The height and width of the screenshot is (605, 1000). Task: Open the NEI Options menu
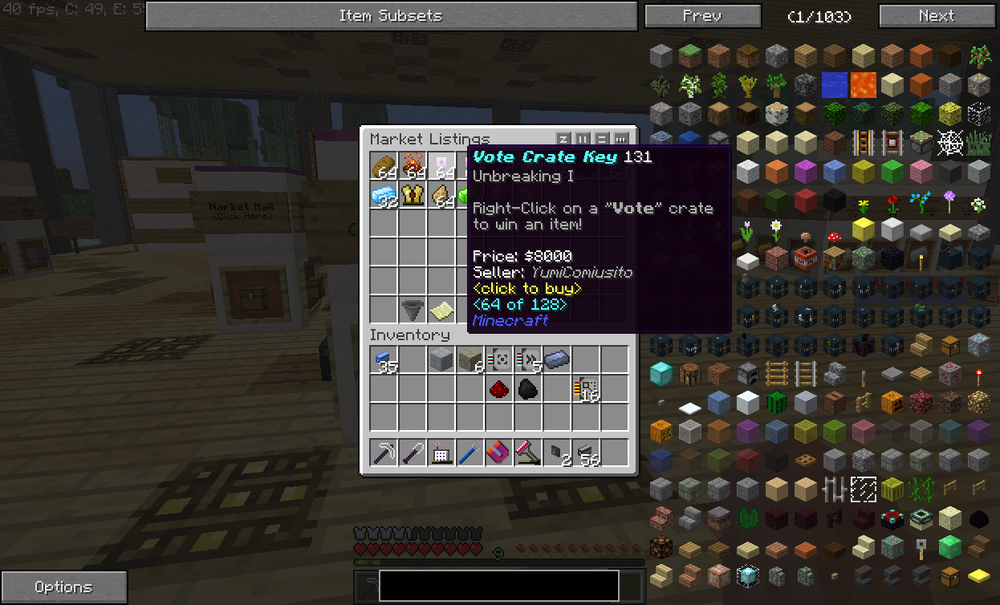click(64, 587)
